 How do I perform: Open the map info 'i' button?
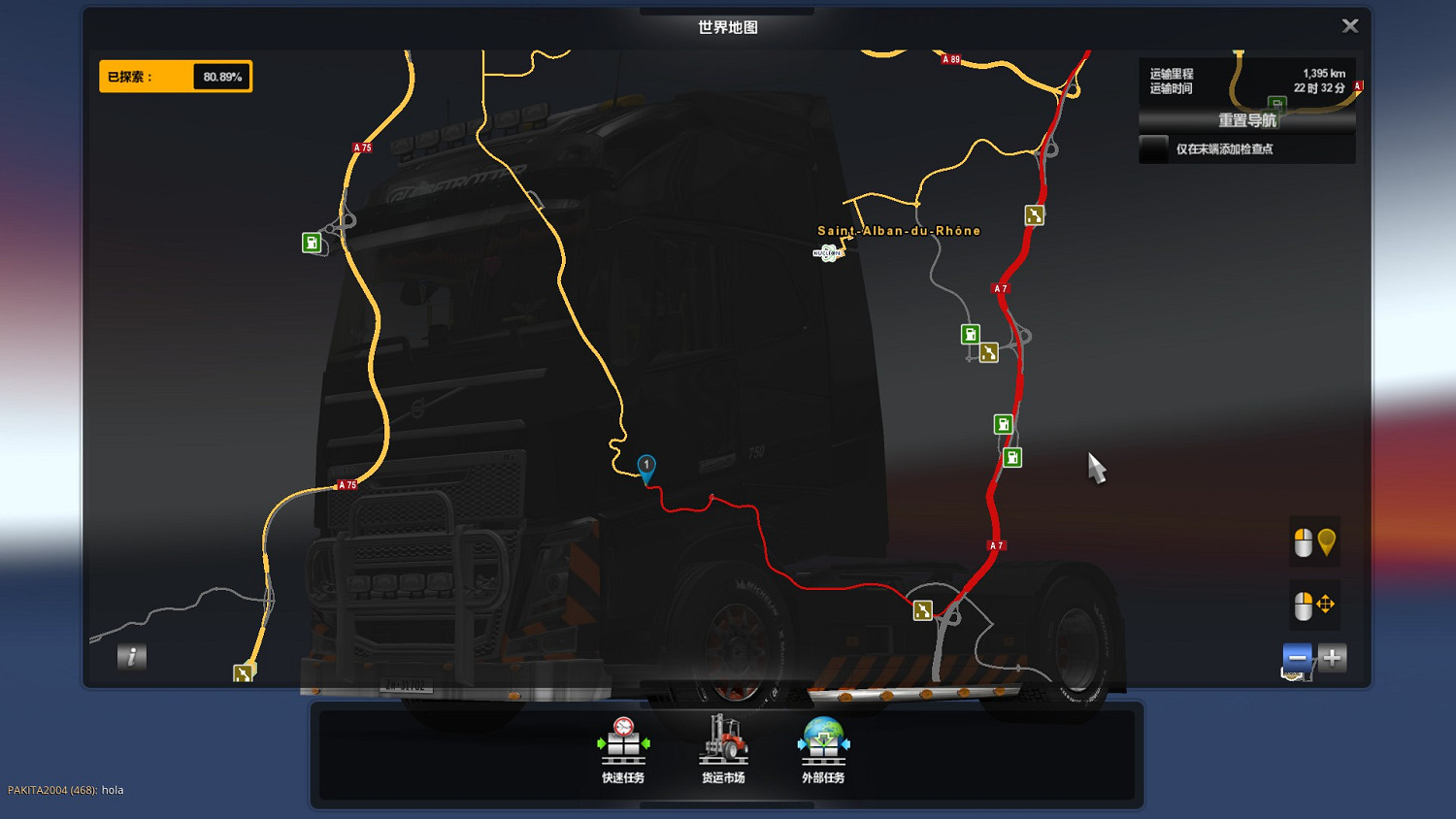tap(131, 657)
